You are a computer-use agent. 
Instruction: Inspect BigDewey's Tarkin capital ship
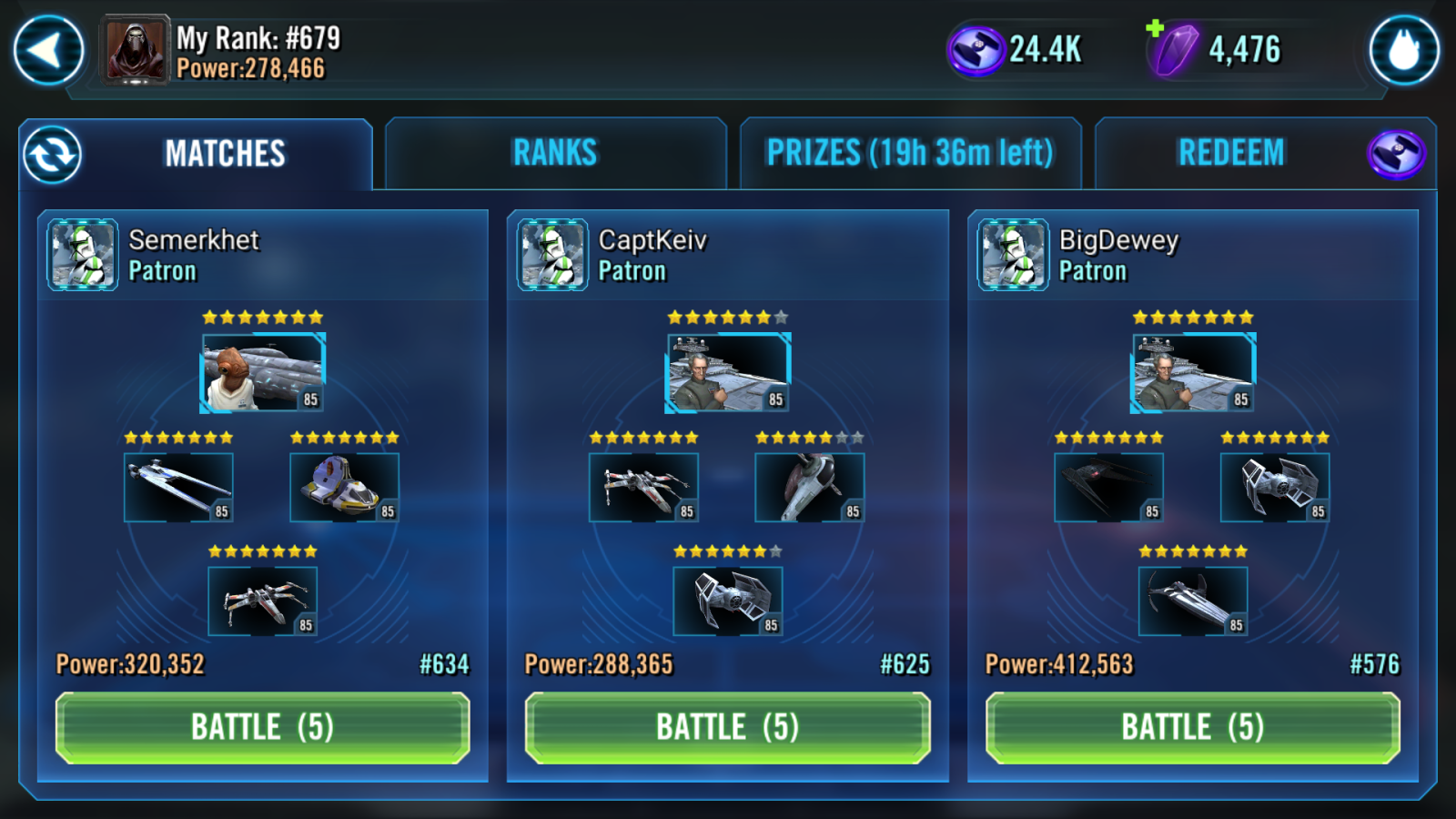(x=1193, y=372)
